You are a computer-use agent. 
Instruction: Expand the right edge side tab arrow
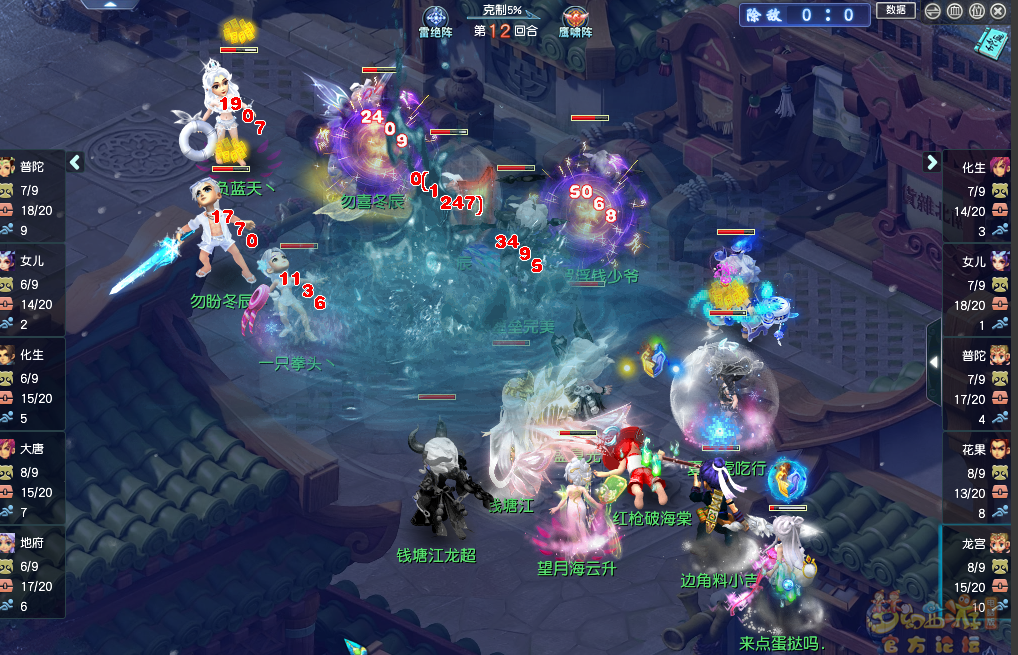coord(934,361)
